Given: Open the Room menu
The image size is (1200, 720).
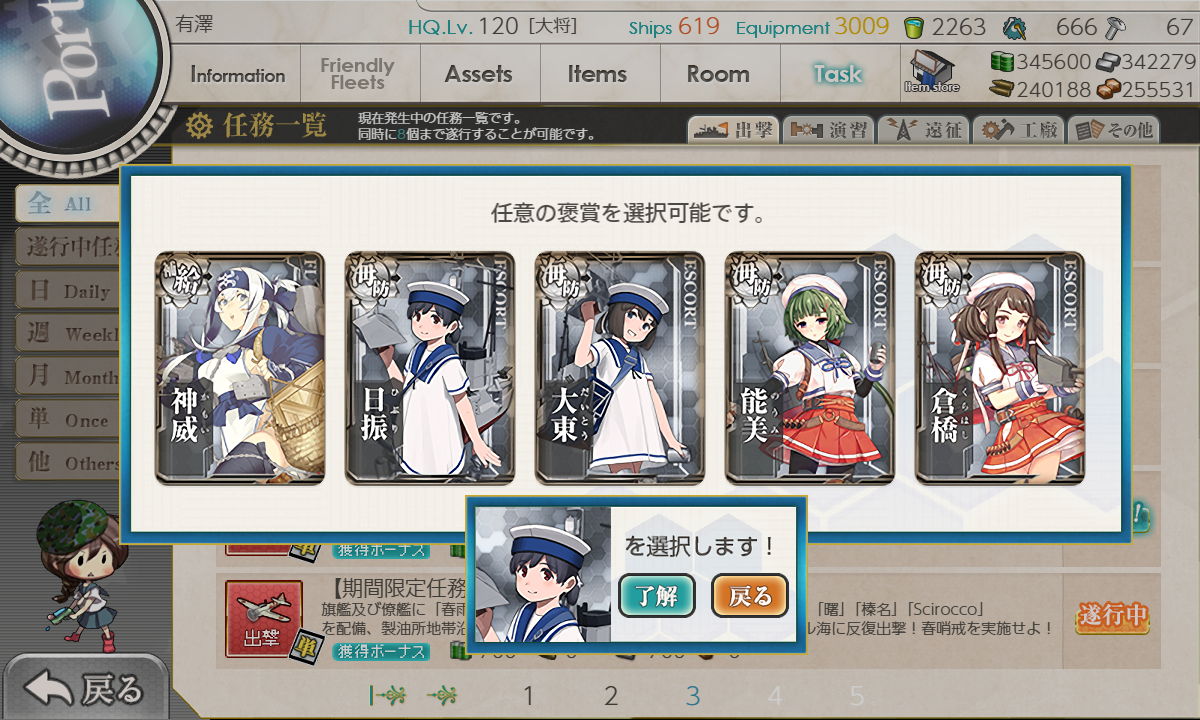Looking at the screenshot, I should click(717, 74).
